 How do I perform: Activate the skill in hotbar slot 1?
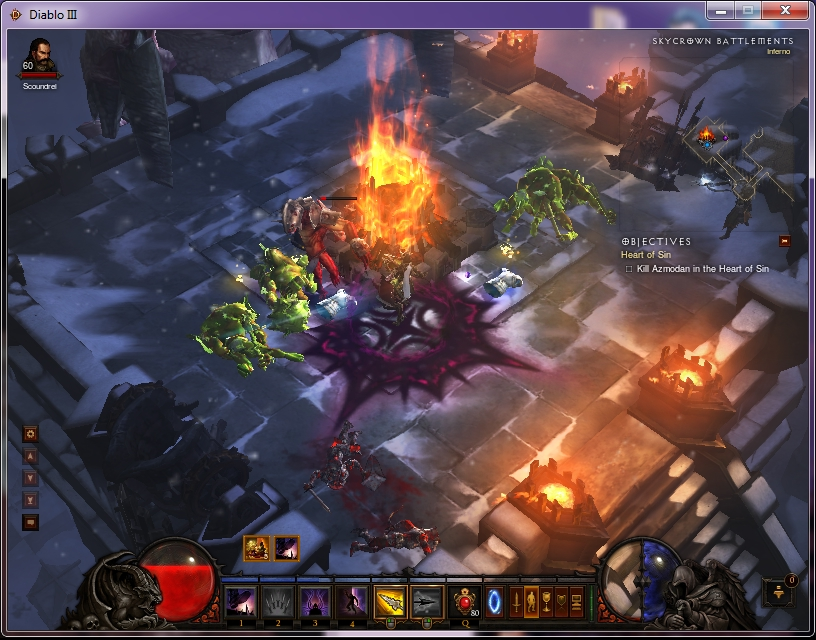point(240,601)
